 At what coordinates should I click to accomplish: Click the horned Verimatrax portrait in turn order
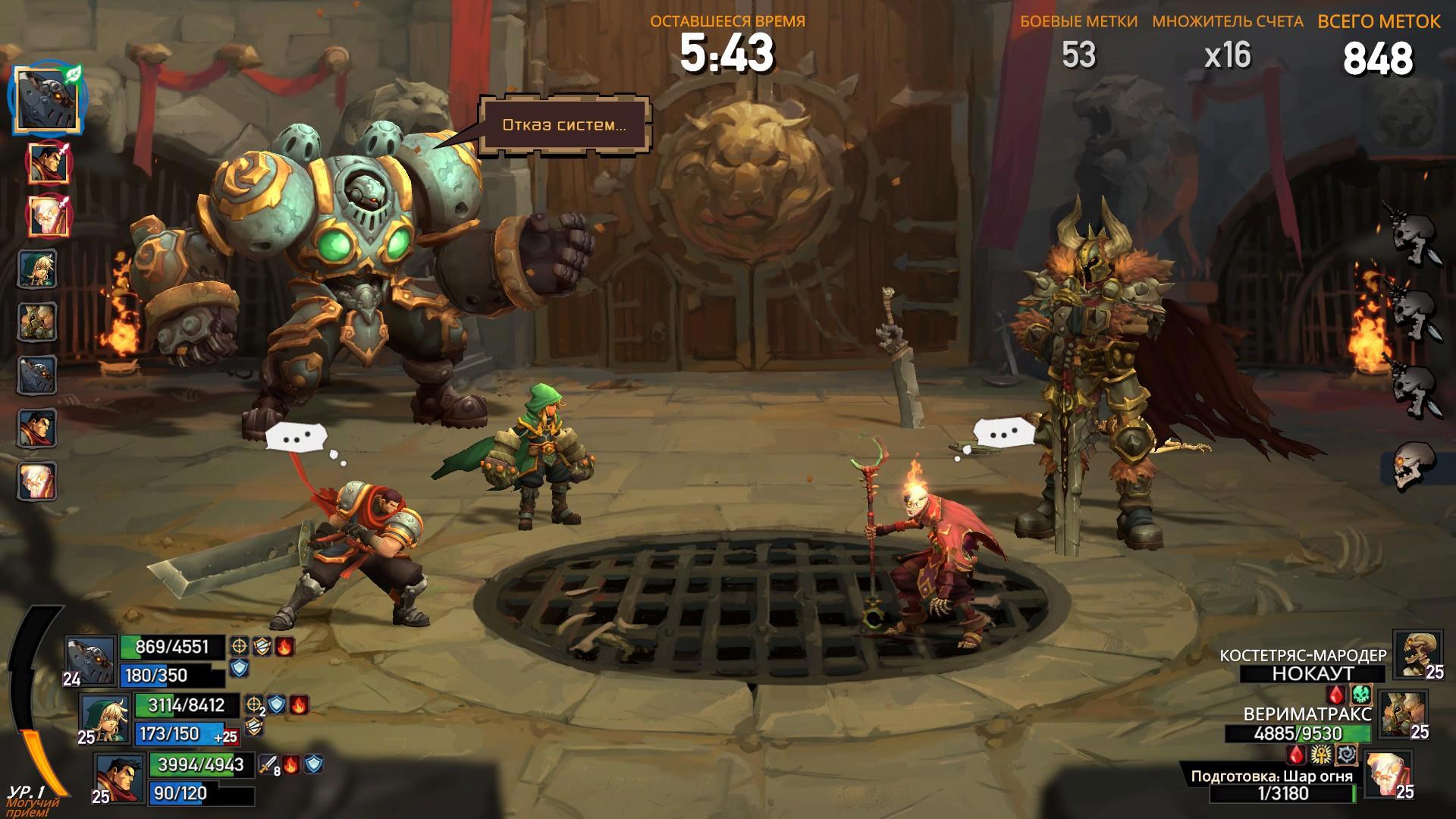(x=38, y=322)
